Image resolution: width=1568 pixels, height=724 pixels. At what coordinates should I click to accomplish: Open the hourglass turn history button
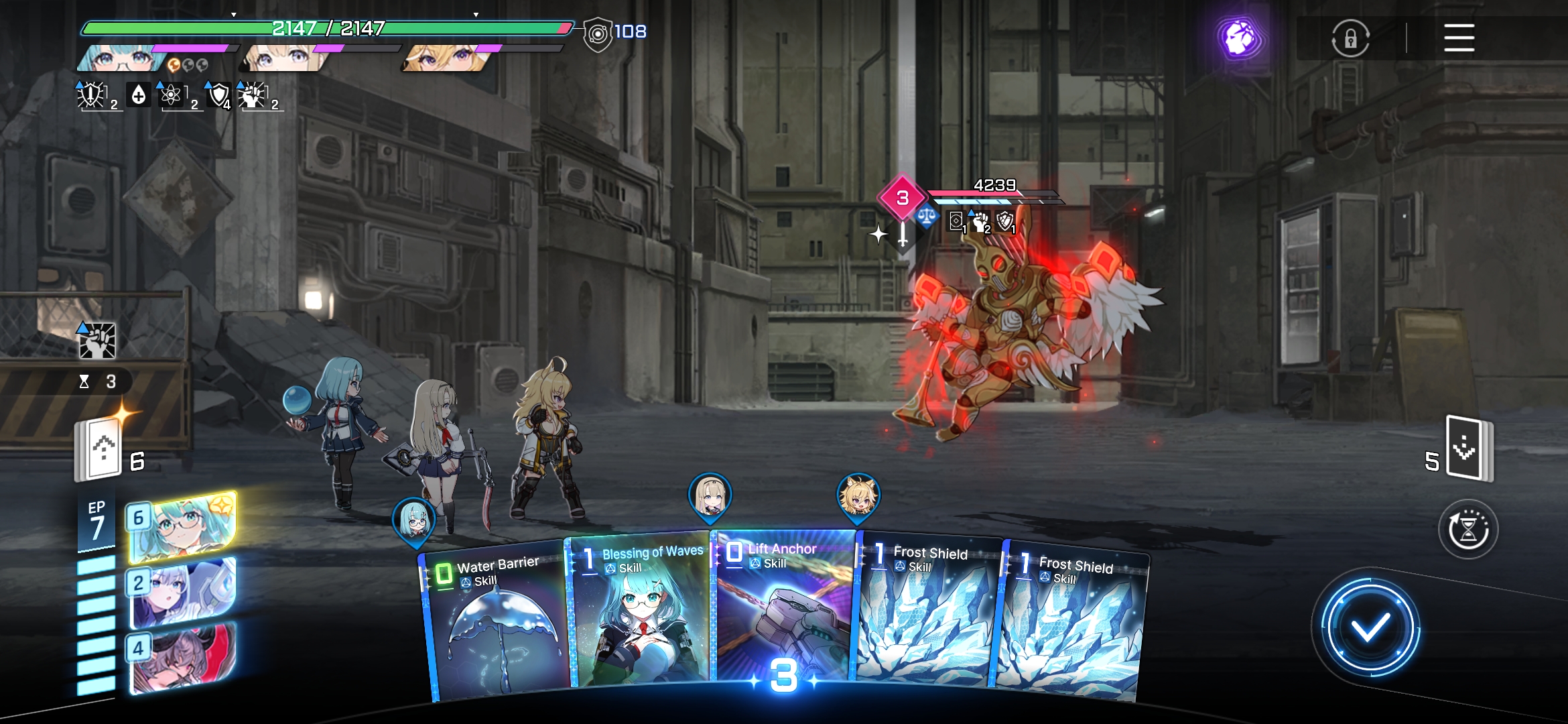[x=1467, y=530]
